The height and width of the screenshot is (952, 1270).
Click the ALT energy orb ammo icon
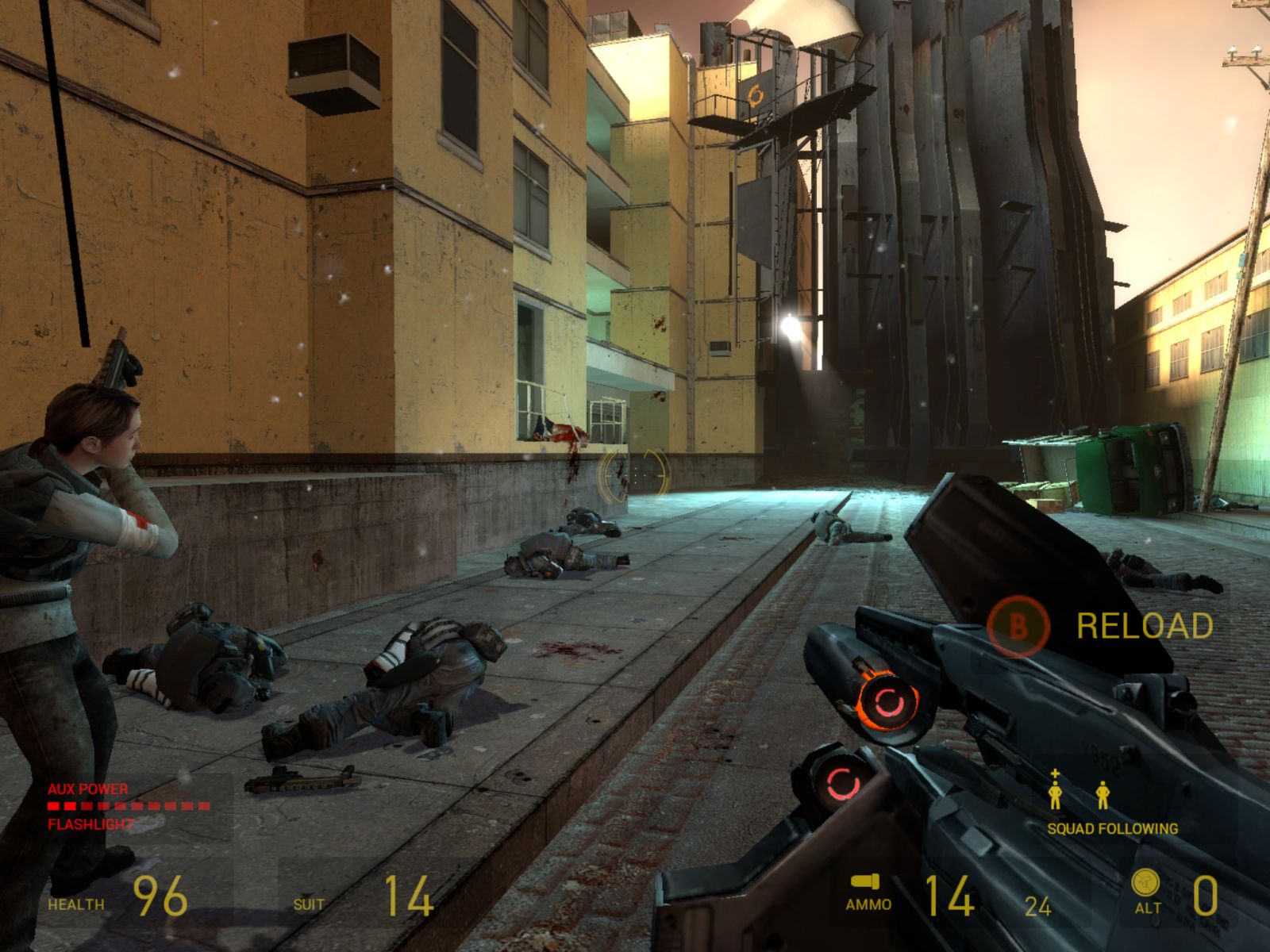1145,881
